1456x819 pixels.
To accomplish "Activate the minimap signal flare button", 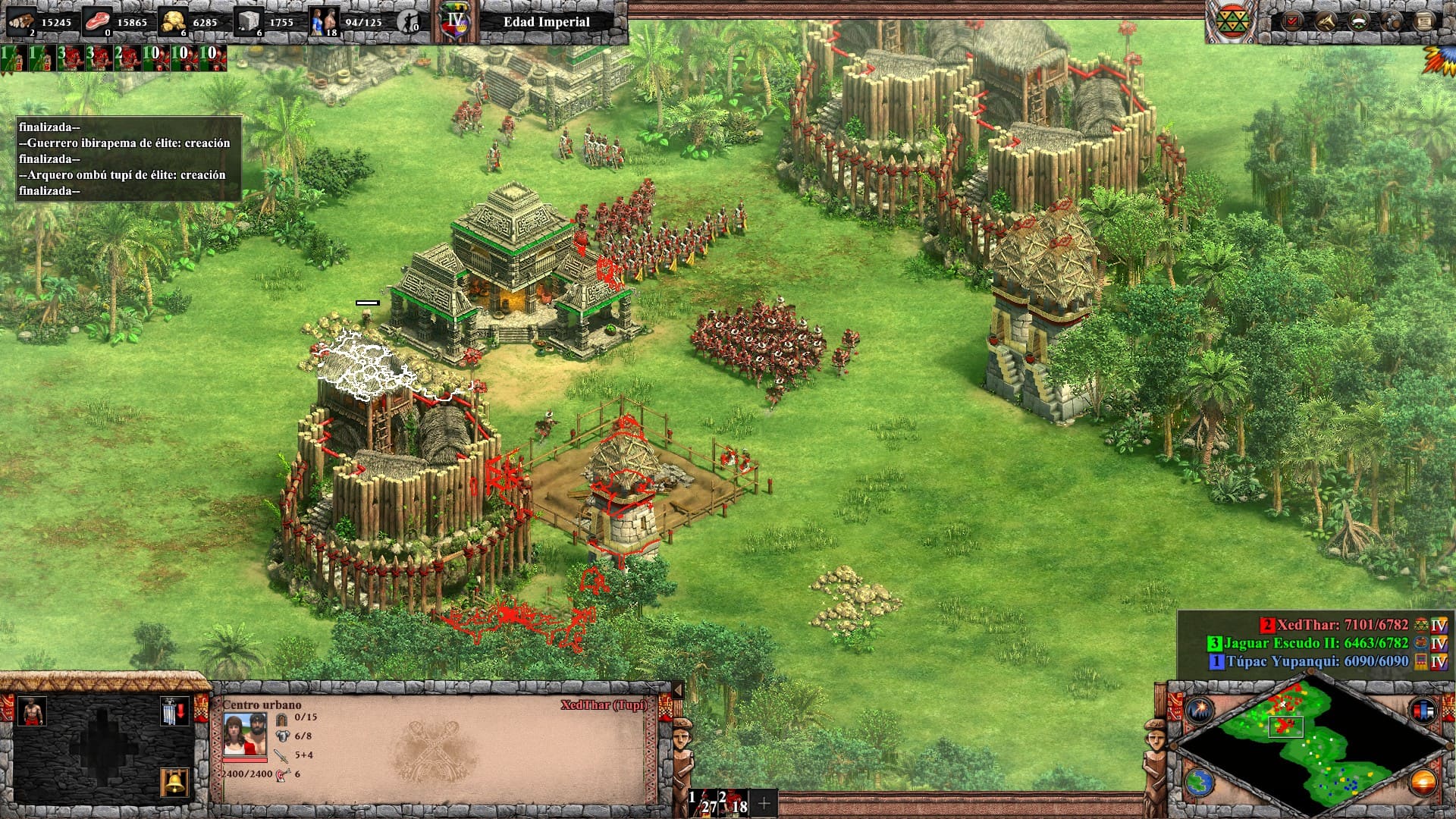I will [1200, 711].
